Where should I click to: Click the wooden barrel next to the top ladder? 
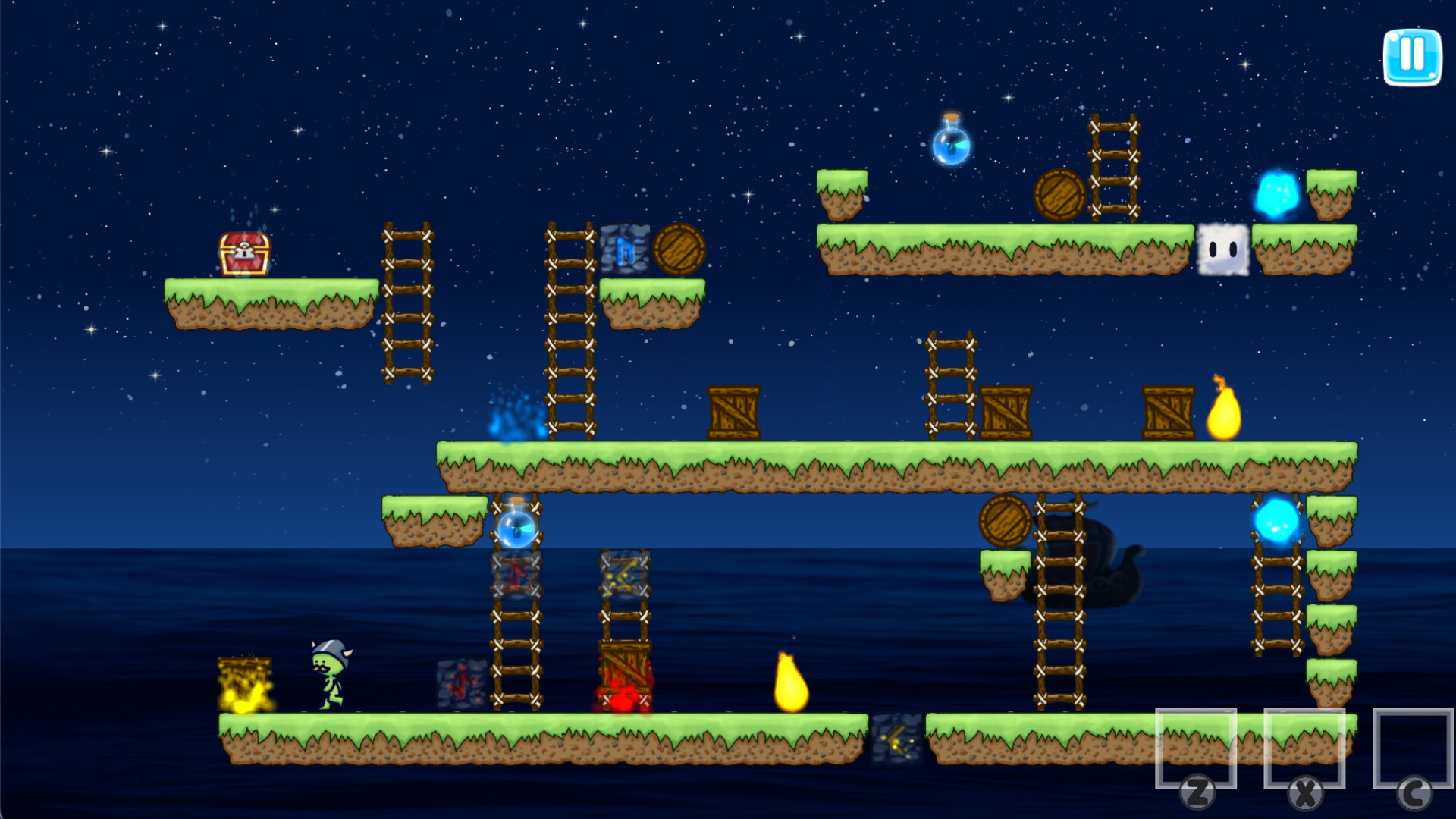(1060, 195)
